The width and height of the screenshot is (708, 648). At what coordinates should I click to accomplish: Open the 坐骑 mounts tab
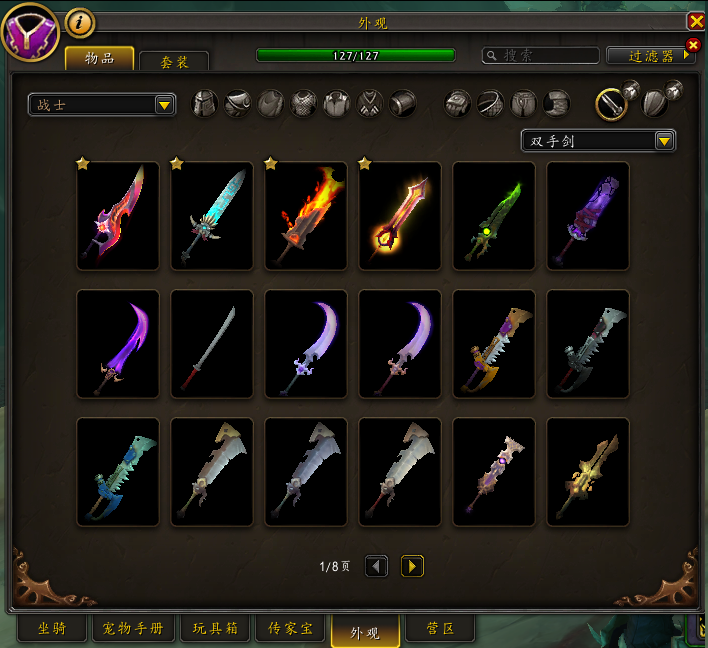coord(52,629)
